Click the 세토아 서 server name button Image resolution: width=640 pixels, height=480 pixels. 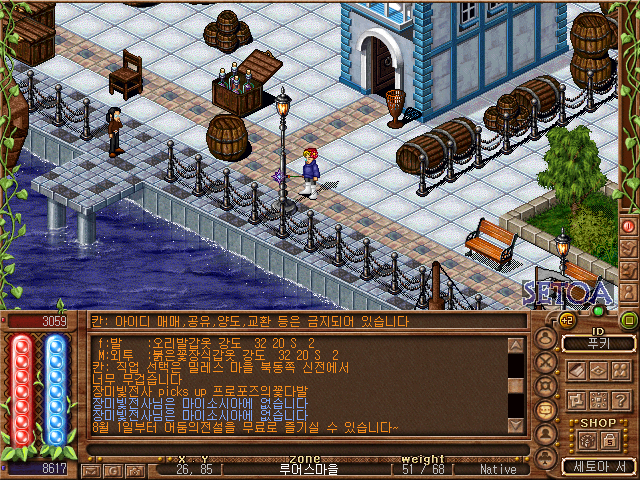point(598,467)
